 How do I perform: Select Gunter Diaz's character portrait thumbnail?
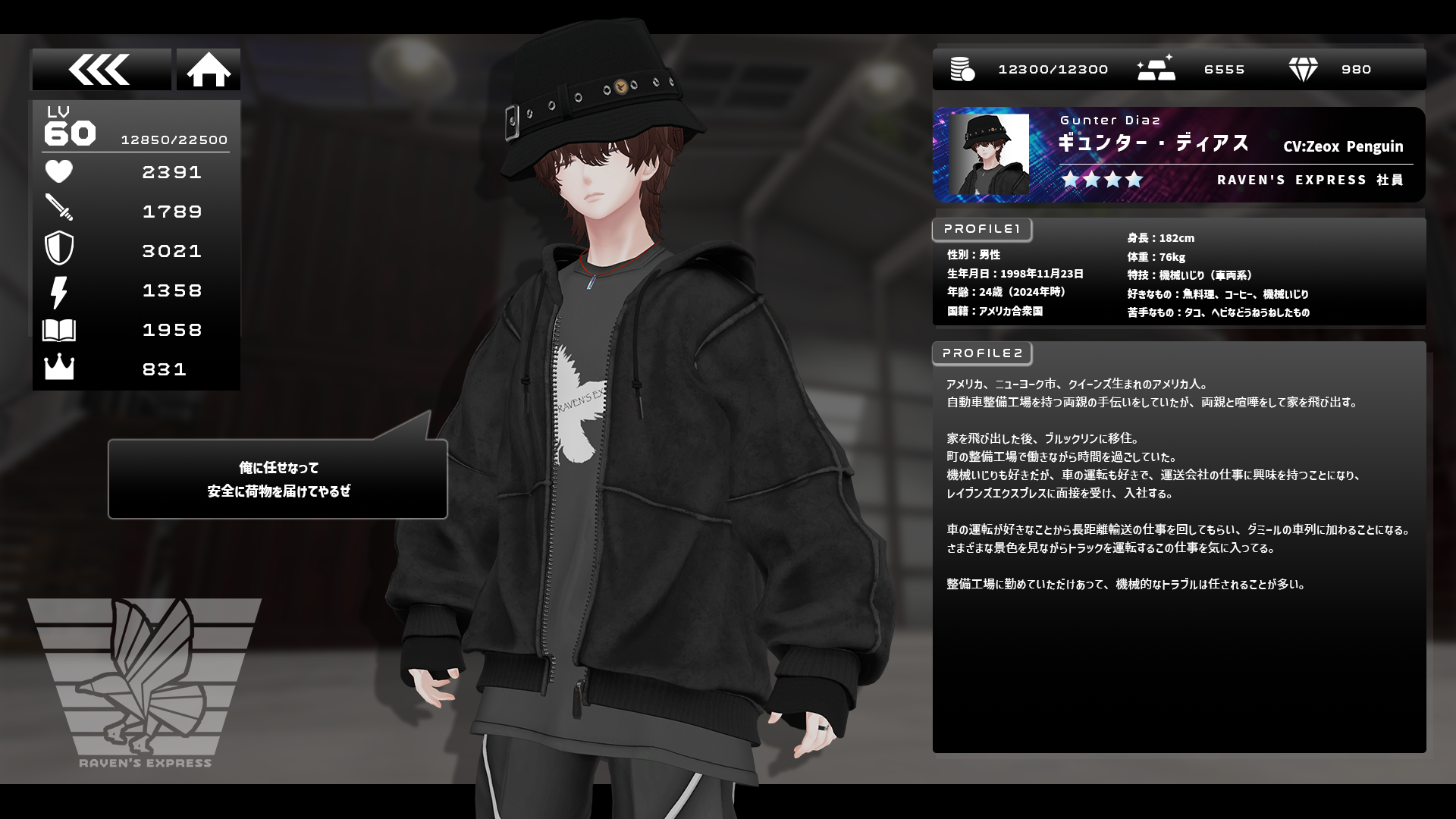click(x=989, y=155)
